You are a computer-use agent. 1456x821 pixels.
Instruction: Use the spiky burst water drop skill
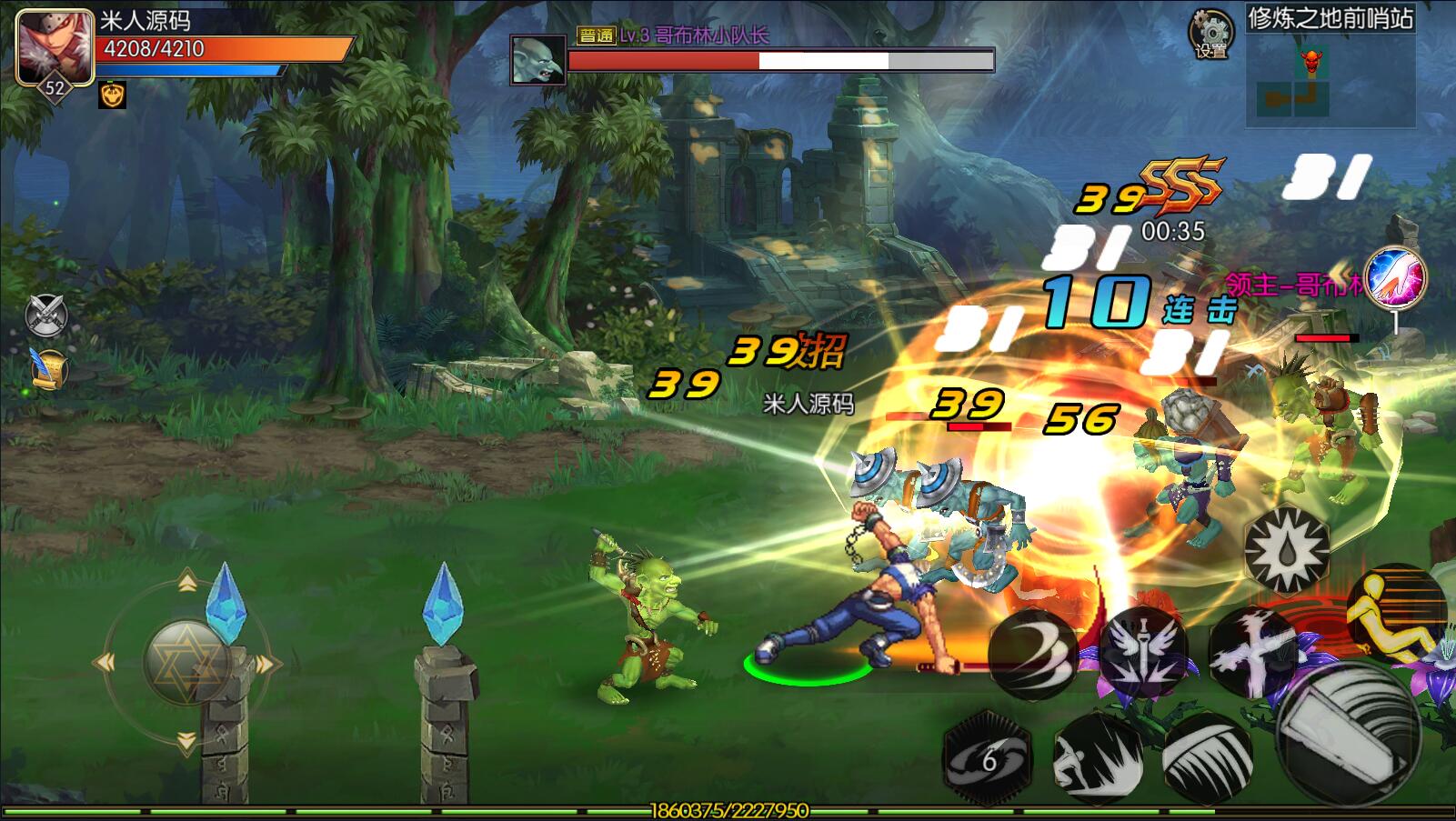1286,548
